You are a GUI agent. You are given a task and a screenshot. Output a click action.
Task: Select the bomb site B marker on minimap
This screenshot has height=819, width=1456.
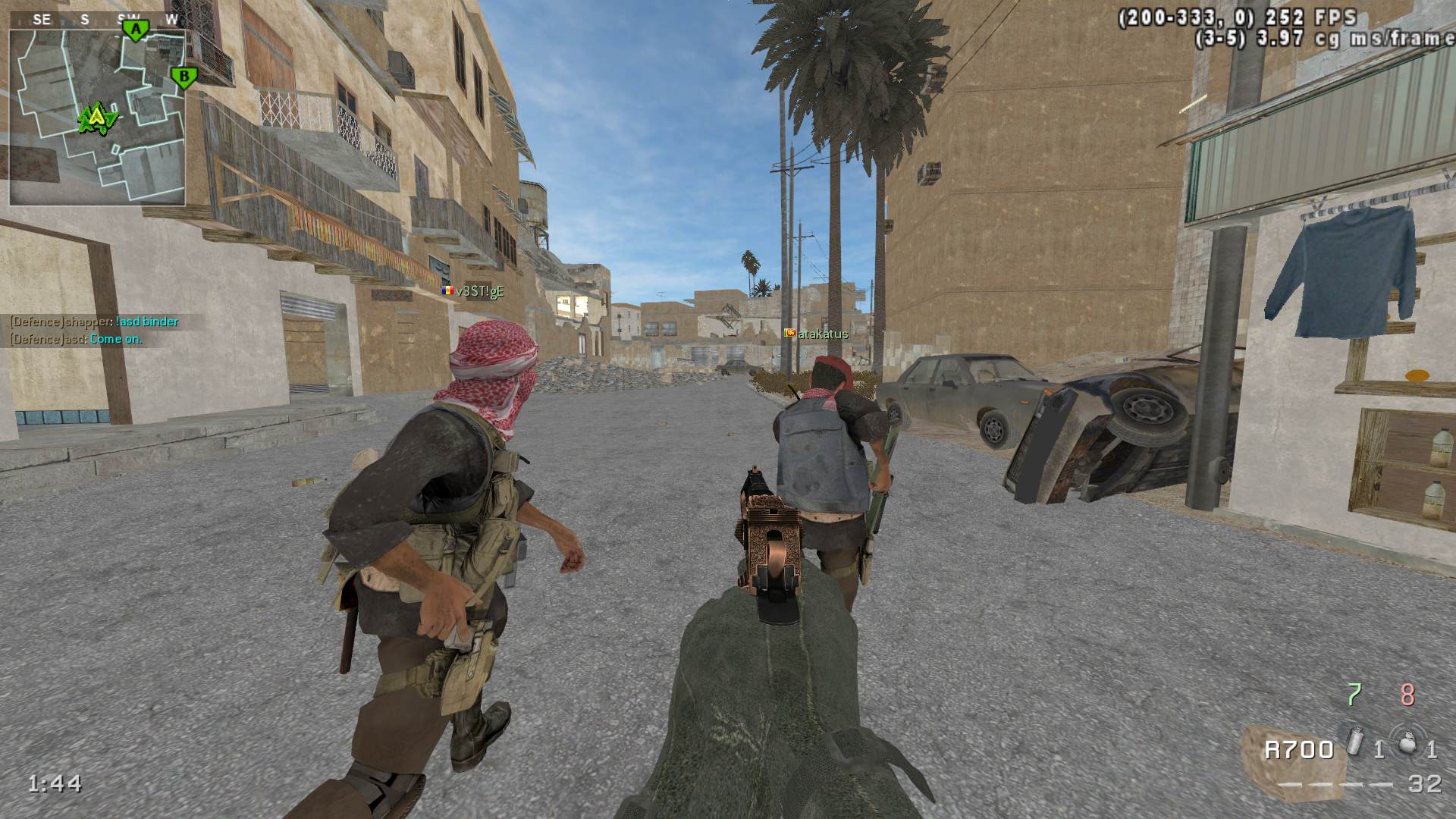coord(183,77)
